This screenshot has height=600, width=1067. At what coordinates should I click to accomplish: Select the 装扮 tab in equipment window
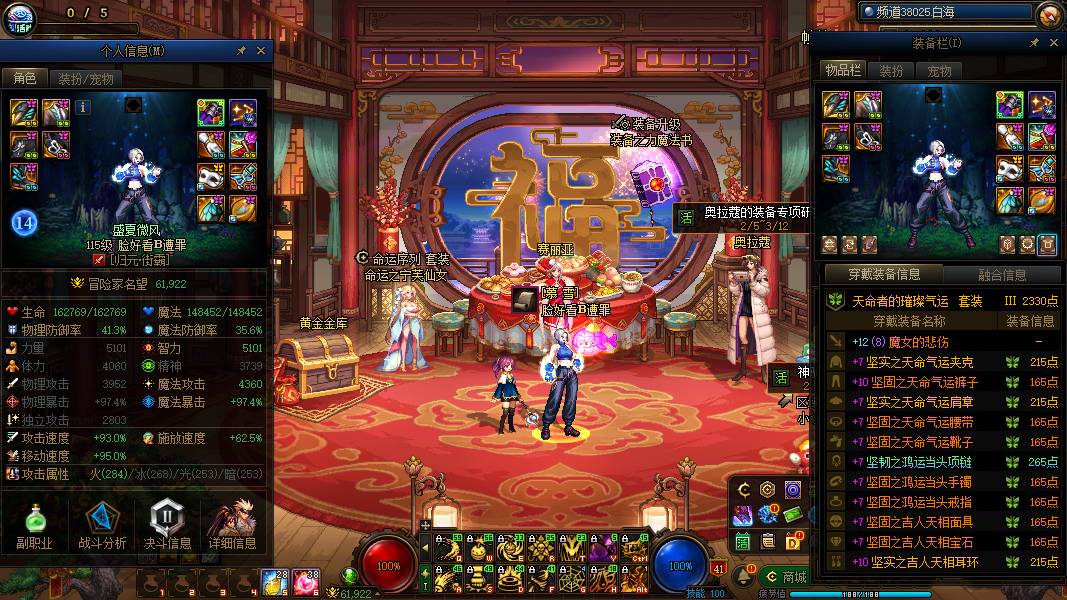(x=890, y=71)
